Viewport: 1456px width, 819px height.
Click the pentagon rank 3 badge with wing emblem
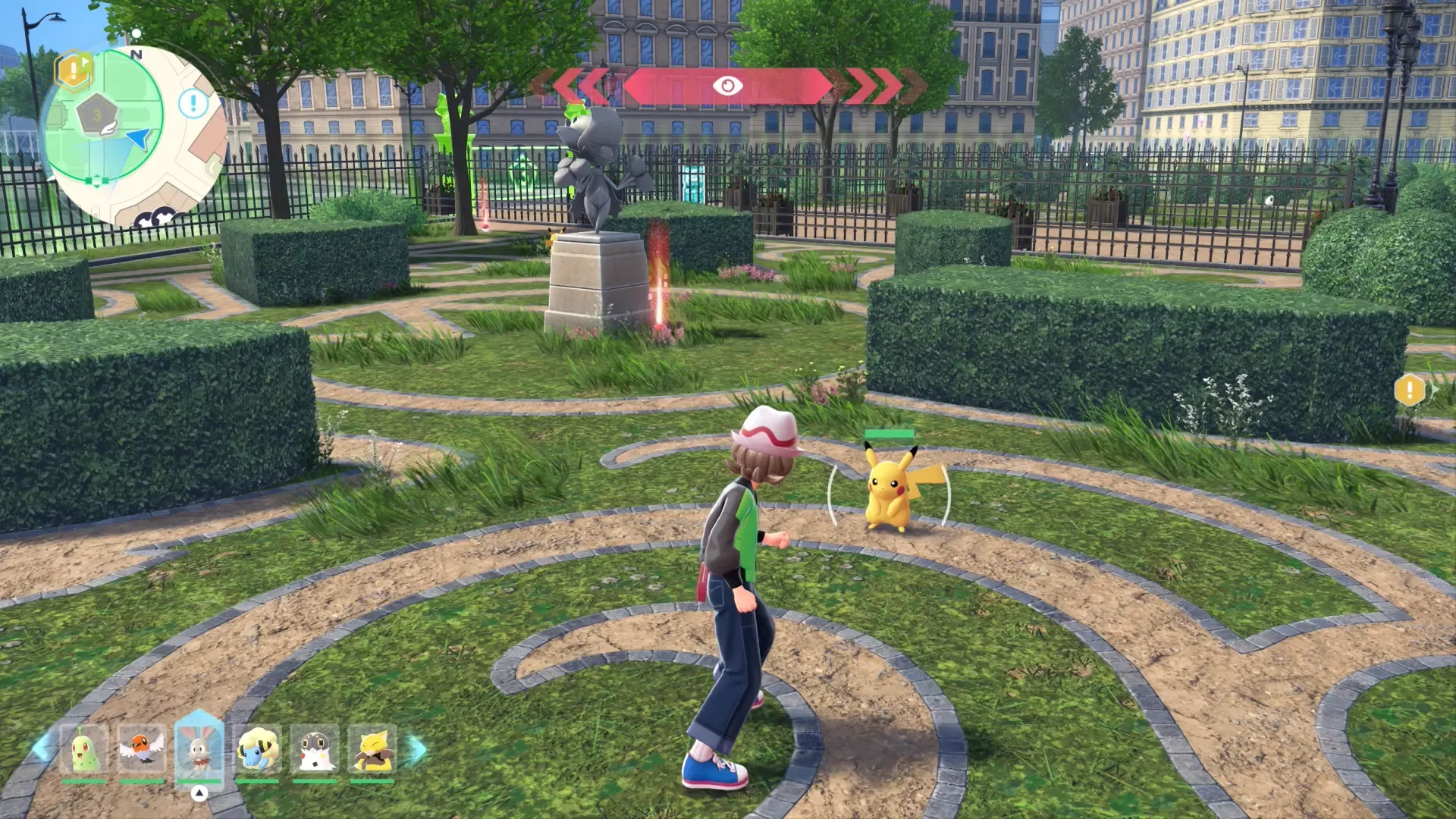tap(96, 113)
